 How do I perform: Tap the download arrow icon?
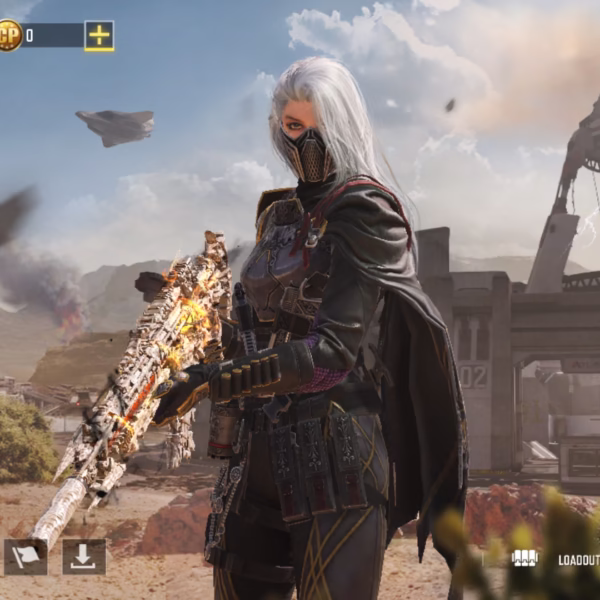pyautogui.click(x=84, y=557)
